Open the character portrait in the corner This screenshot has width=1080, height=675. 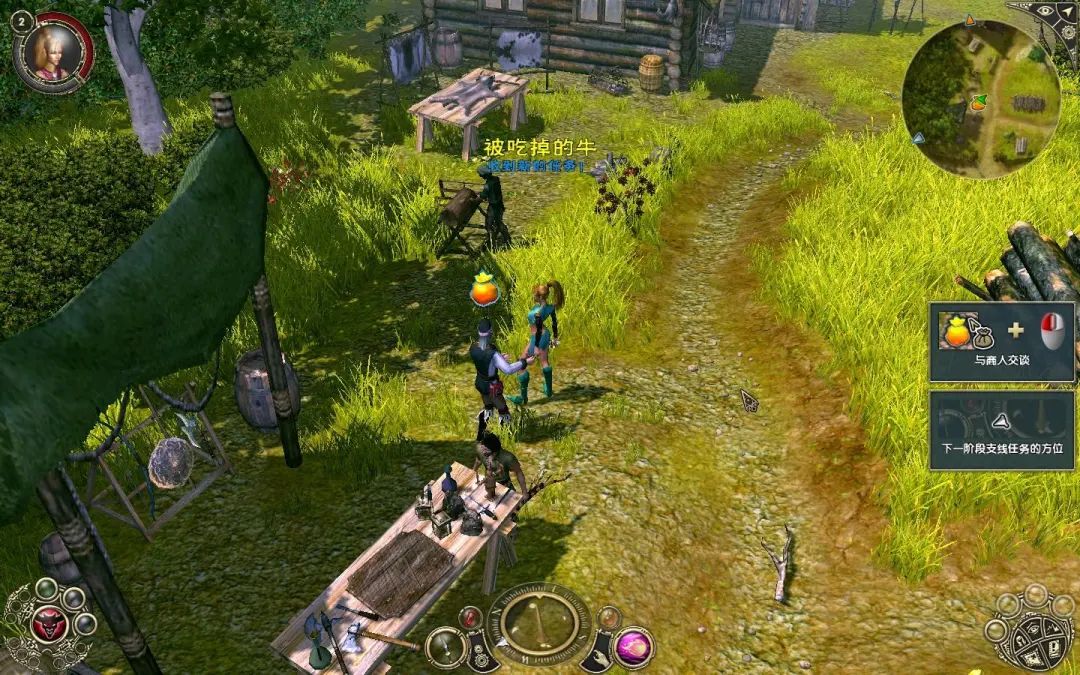pos(53,52)
